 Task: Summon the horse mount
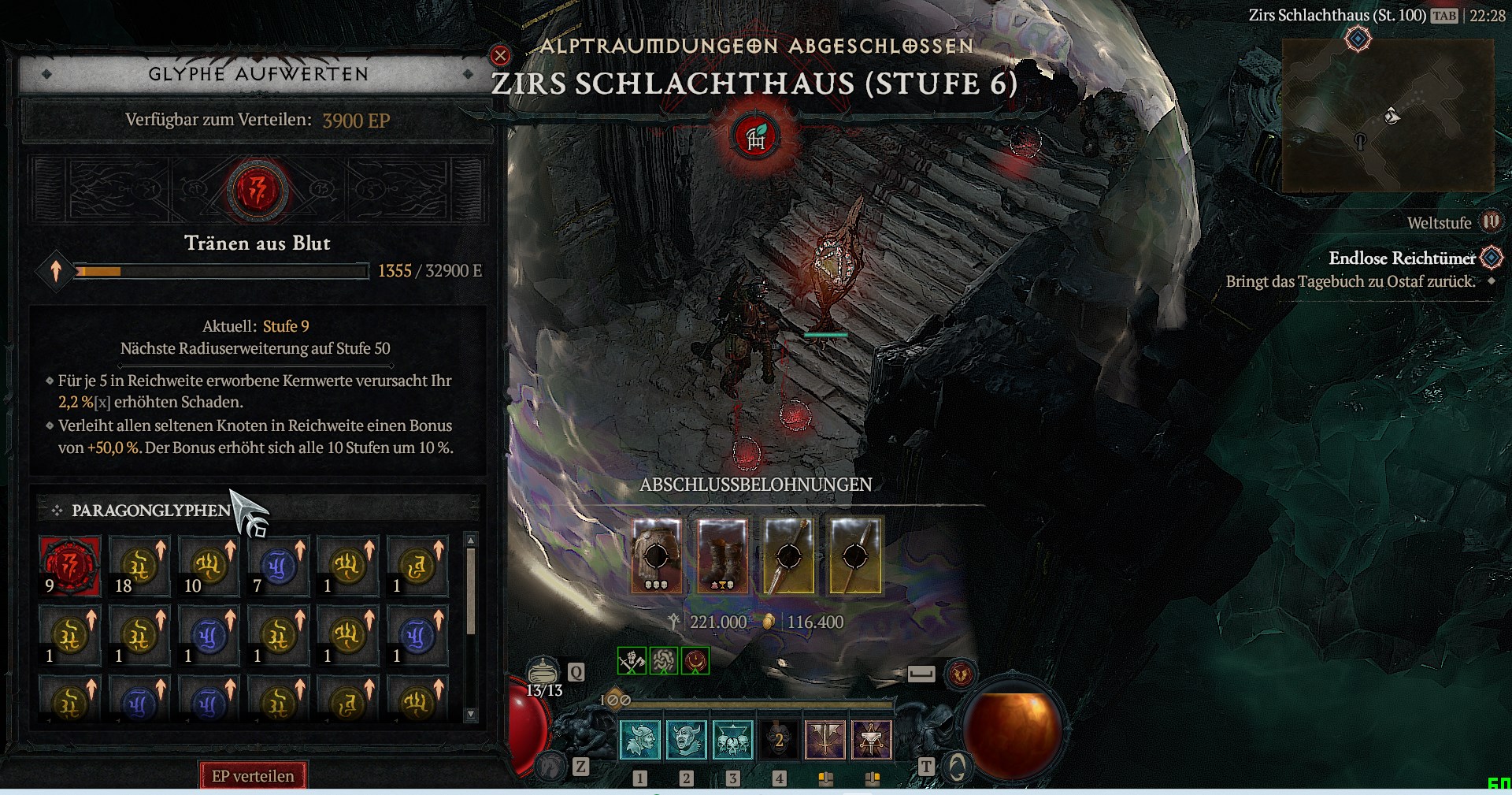551,766
